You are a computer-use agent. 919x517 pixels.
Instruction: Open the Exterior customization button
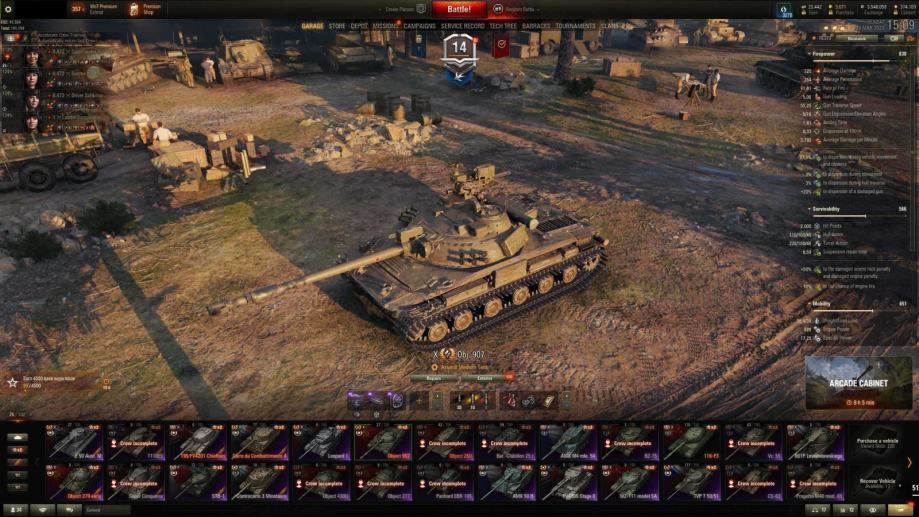coord(484,378)
